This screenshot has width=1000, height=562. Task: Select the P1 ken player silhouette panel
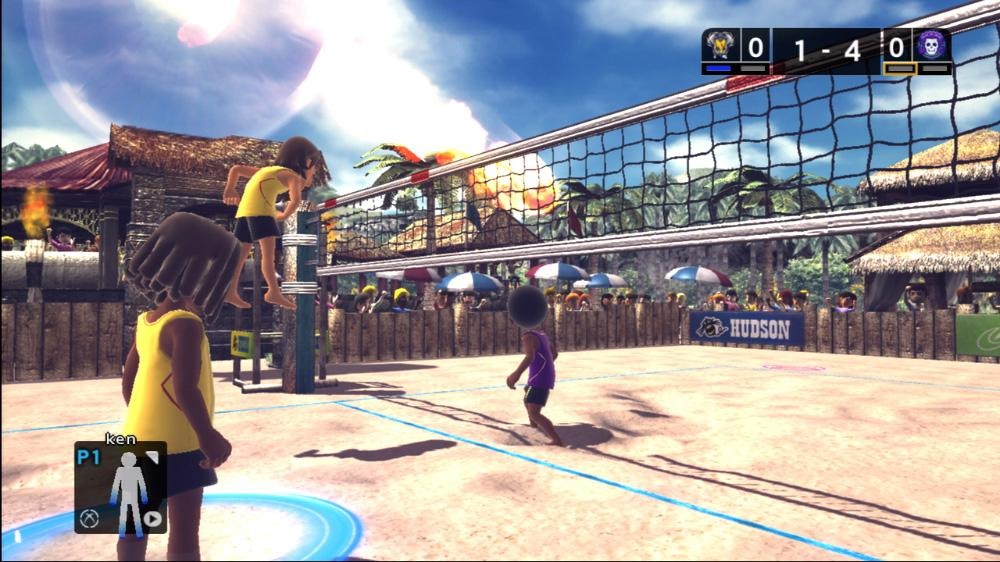coord(121,487)
